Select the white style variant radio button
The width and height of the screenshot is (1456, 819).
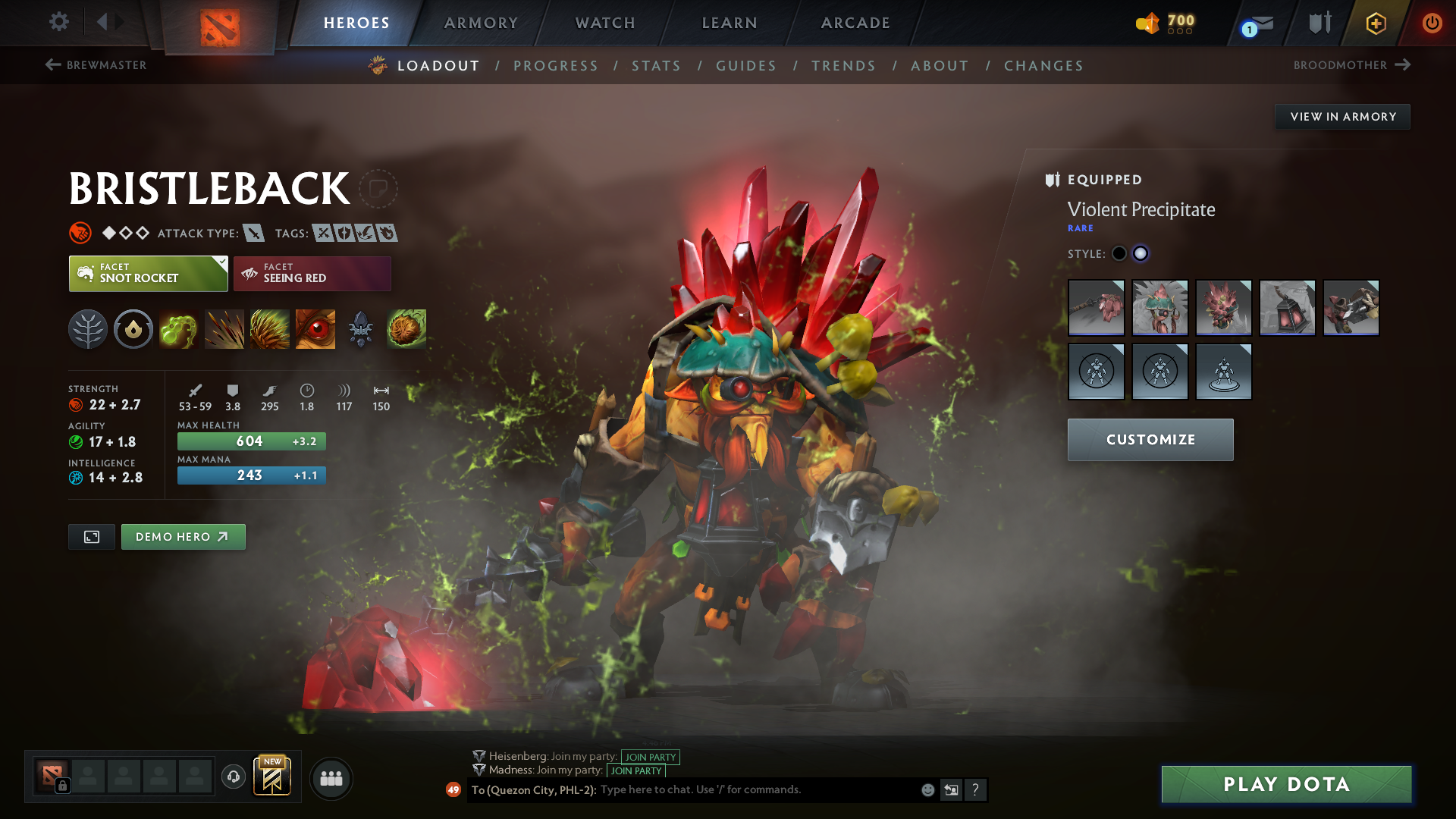point(1141,253)
